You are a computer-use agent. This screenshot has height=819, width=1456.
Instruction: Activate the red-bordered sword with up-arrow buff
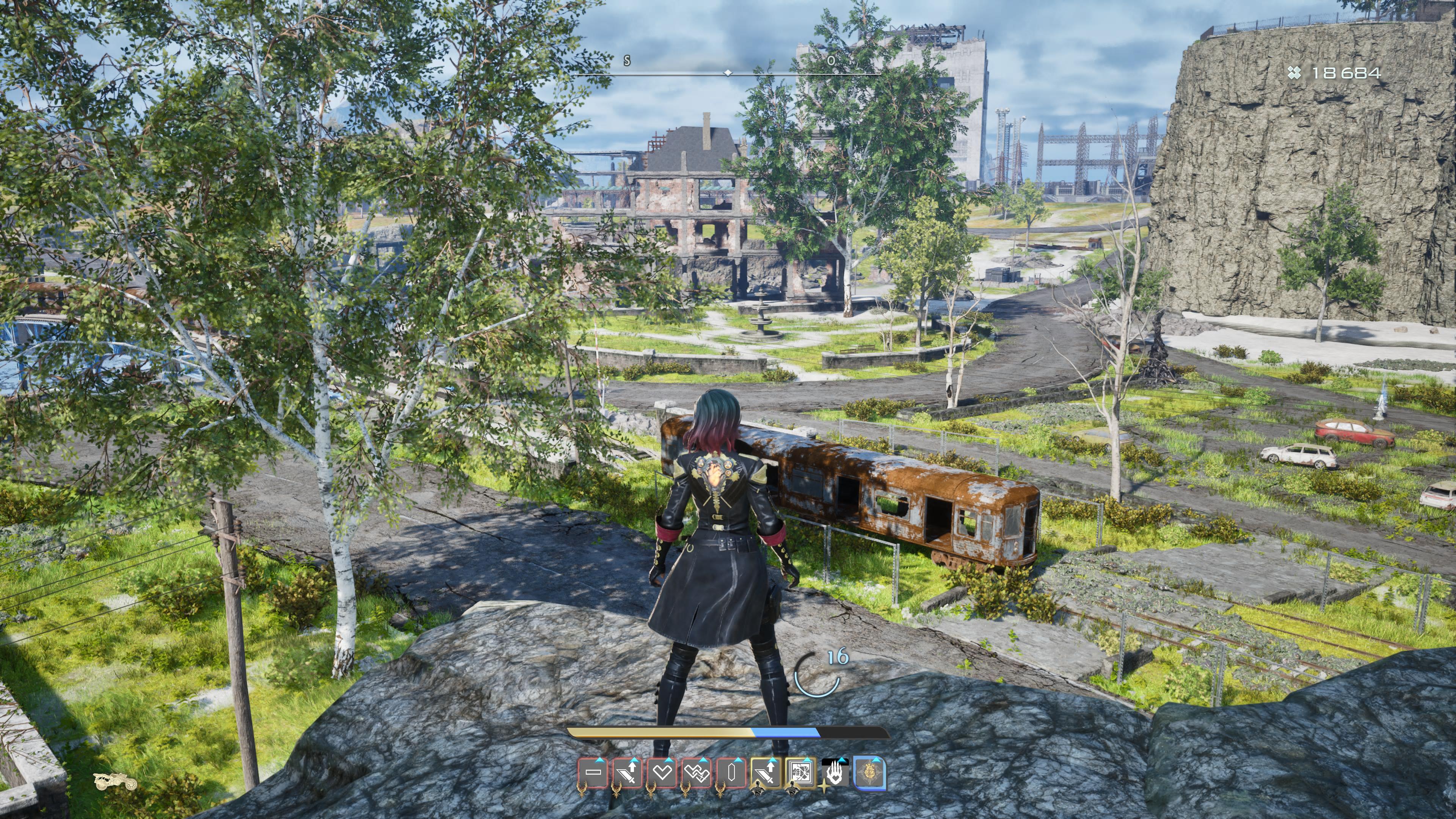pyautogui.click(x=628, y=772)
